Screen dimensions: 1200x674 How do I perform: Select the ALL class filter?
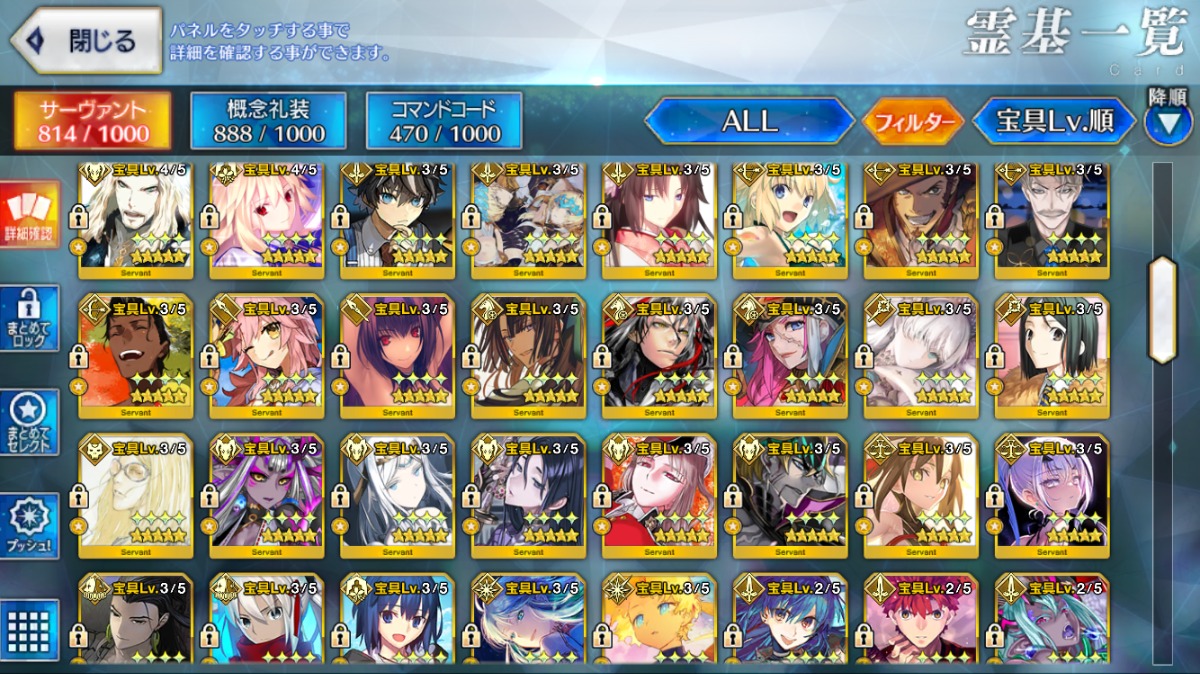point(749,122)
